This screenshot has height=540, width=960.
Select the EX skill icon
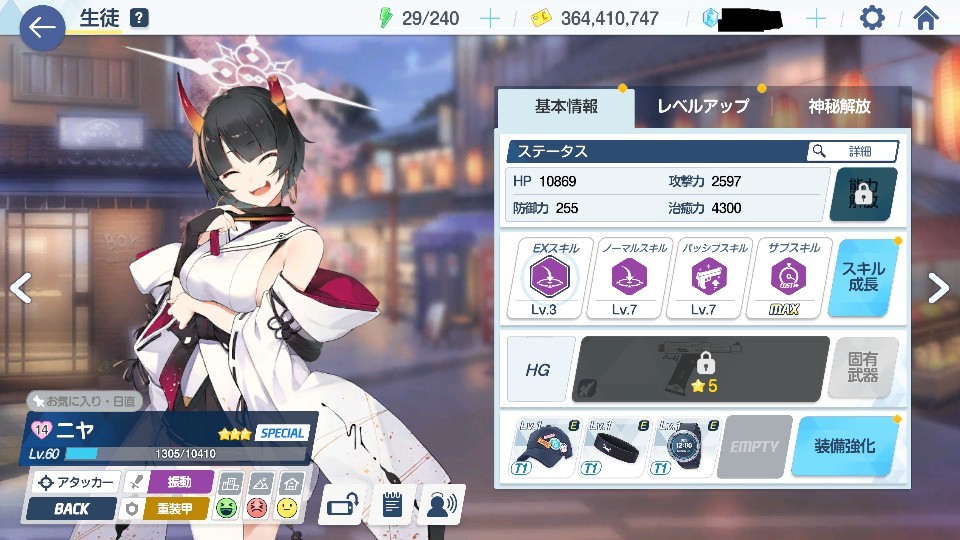[x=548, y=278]
